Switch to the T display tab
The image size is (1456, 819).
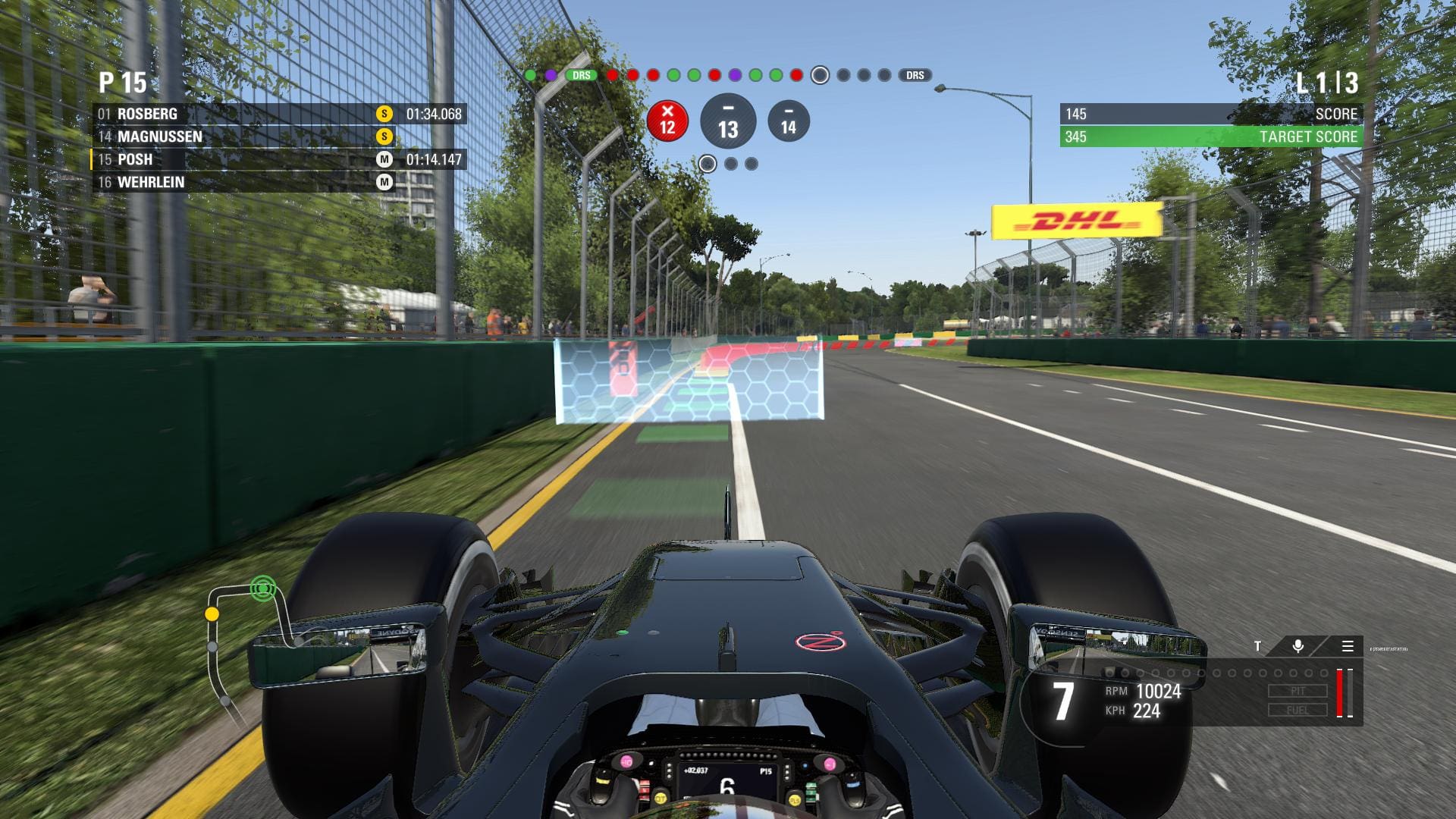1257,646
